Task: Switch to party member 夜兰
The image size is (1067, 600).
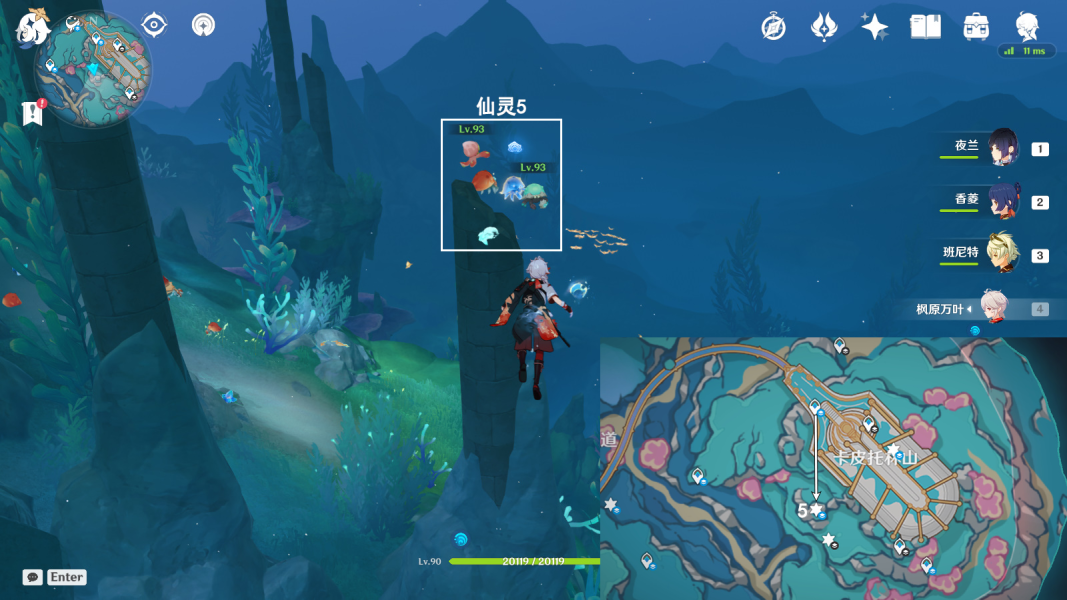Action: pos(1003,148)
